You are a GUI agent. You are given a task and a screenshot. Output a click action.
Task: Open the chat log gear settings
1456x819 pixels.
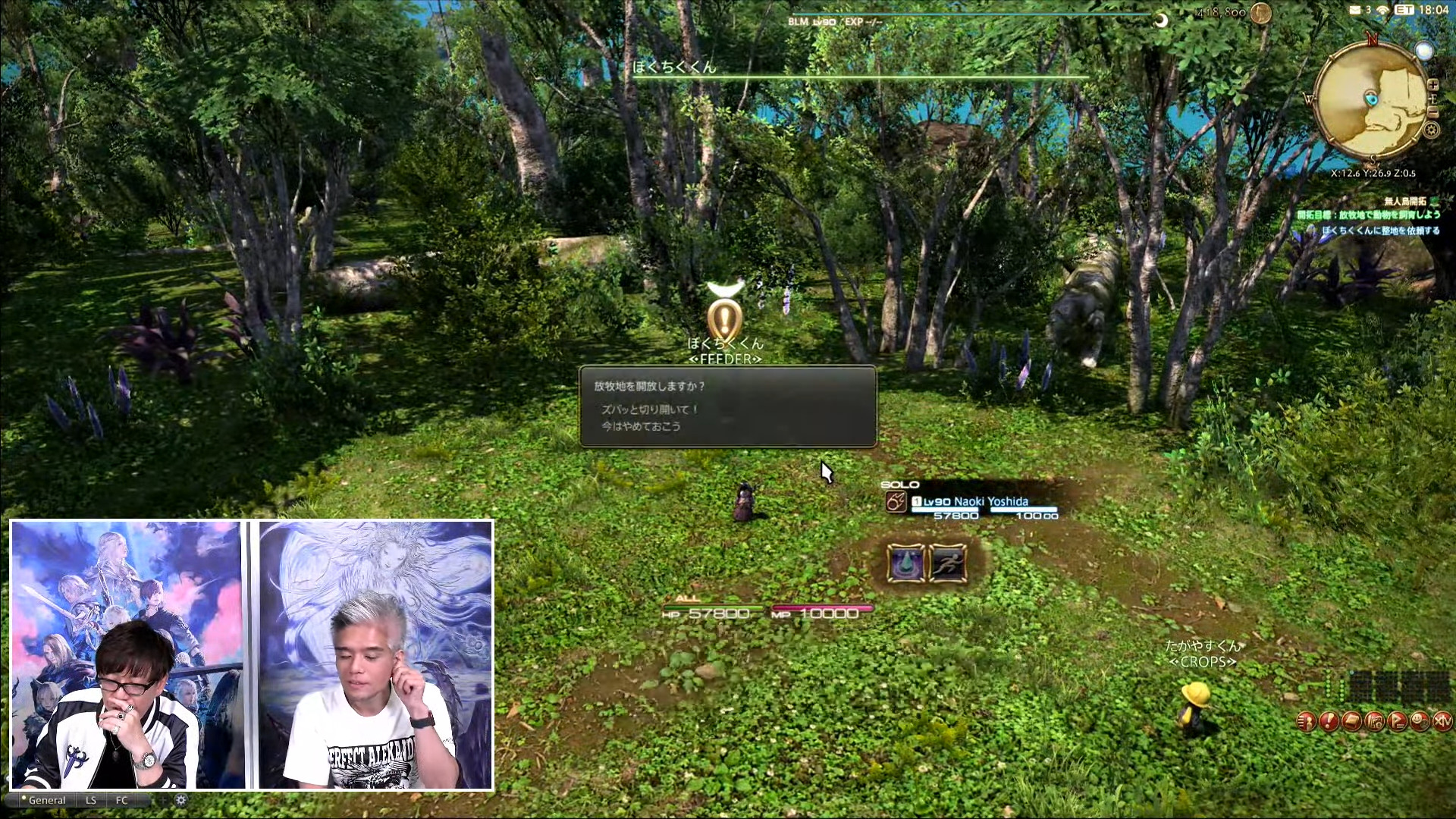point(180,800)
